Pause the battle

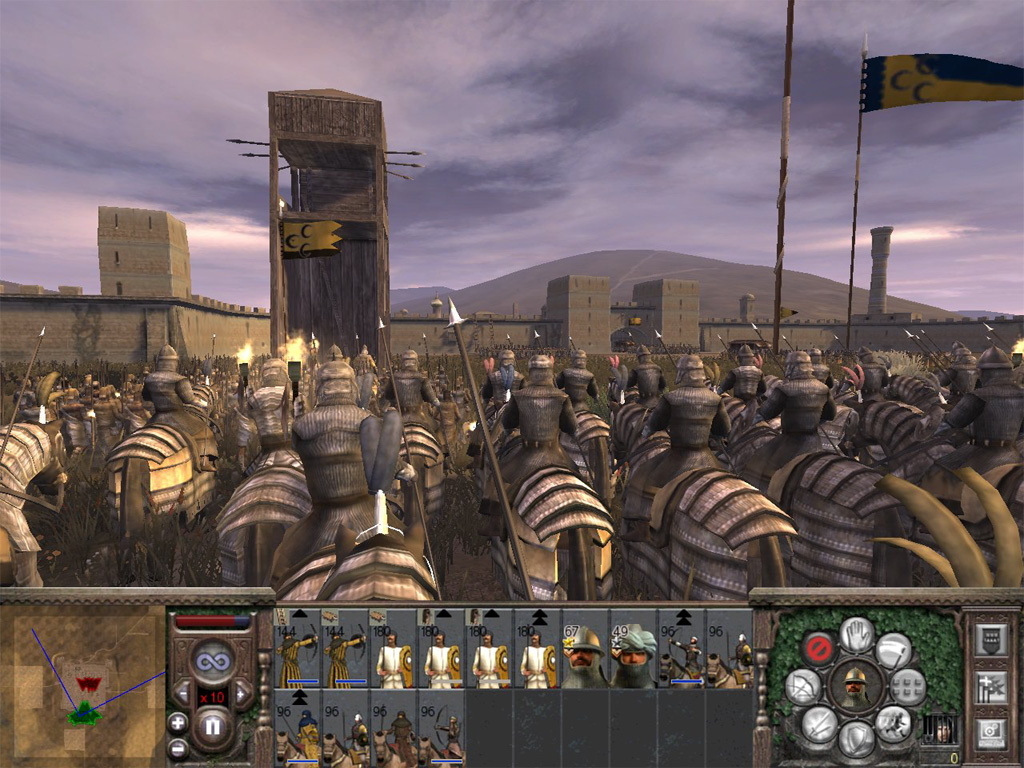point(212,725)
